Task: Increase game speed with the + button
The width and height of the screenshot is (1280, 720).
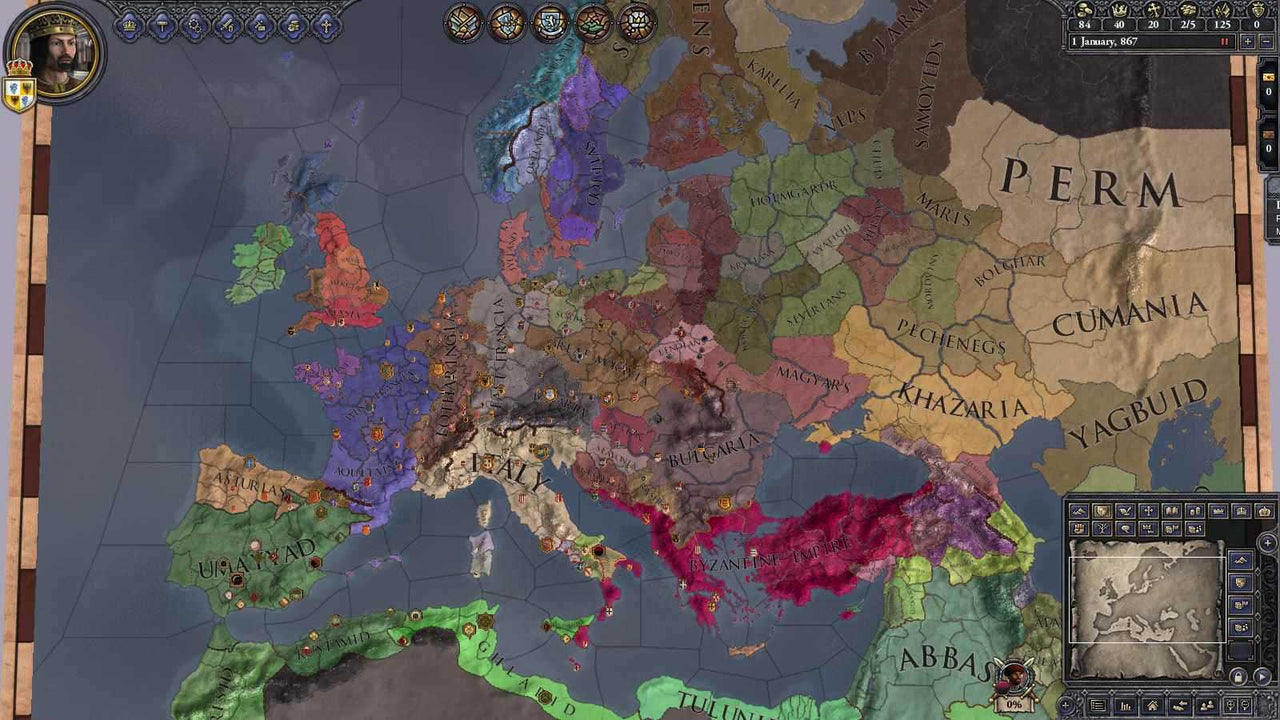Action: coord(1248,41)
